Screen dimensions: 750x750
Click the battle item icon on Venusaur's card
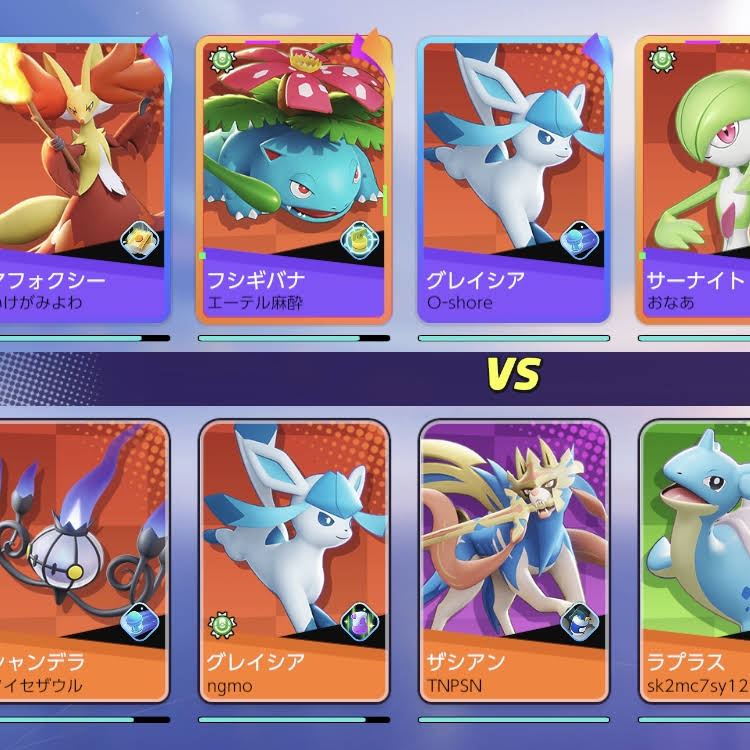(359, 240)
